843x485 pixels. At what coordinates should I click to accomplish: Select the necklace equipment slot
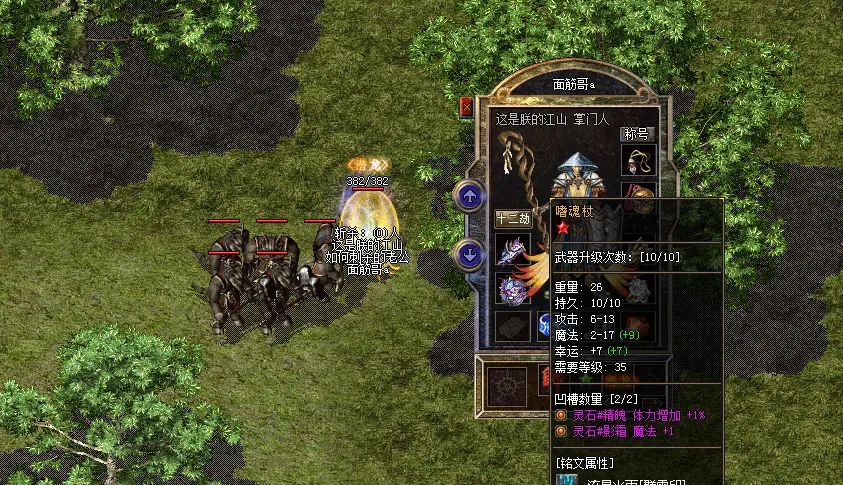point(637,160)
